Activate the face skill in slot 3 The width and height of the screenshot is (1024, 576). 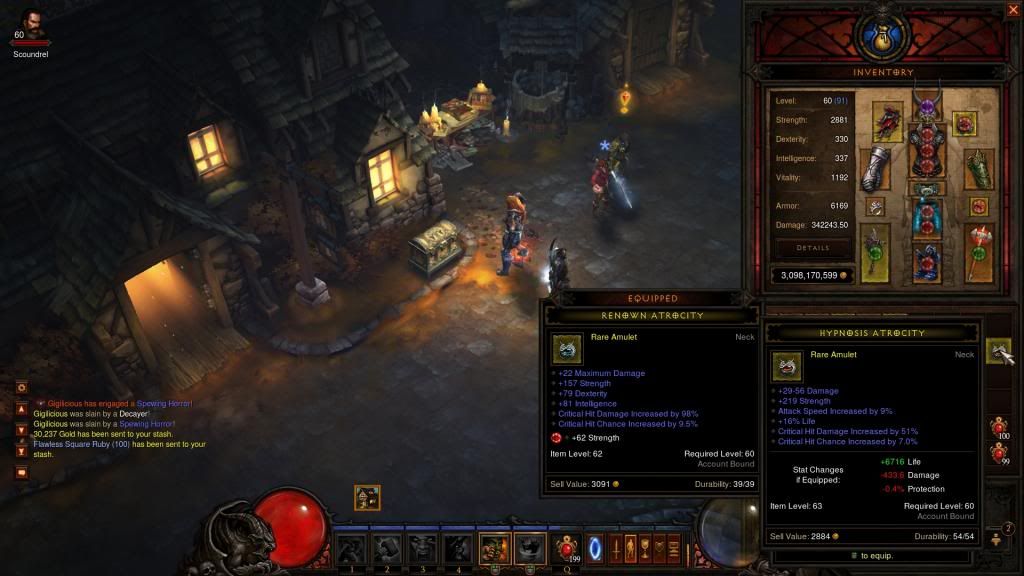tap(421, 549)
